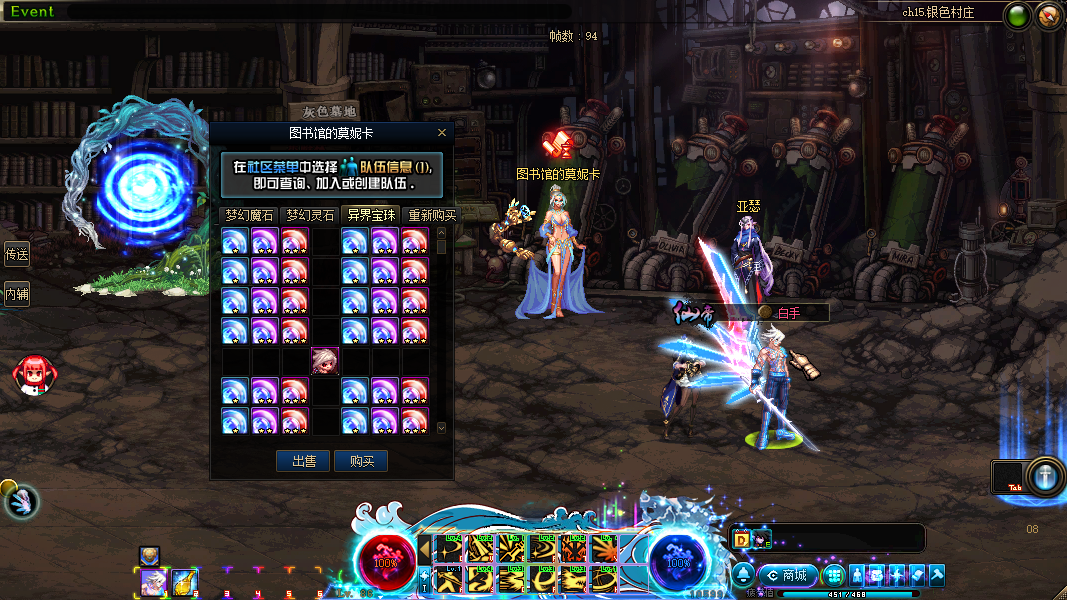Open the character silhouette info icon

pyautogui.click(x=857, y=575)
